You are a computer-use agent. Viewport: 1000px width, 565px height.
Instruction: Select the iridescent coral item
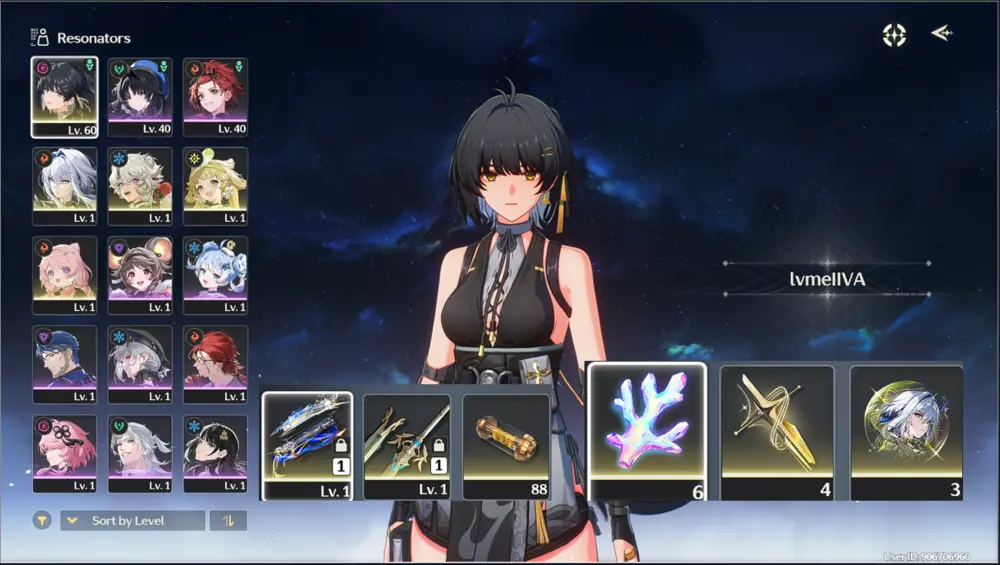pyautogui.click(x=647, y=429)
